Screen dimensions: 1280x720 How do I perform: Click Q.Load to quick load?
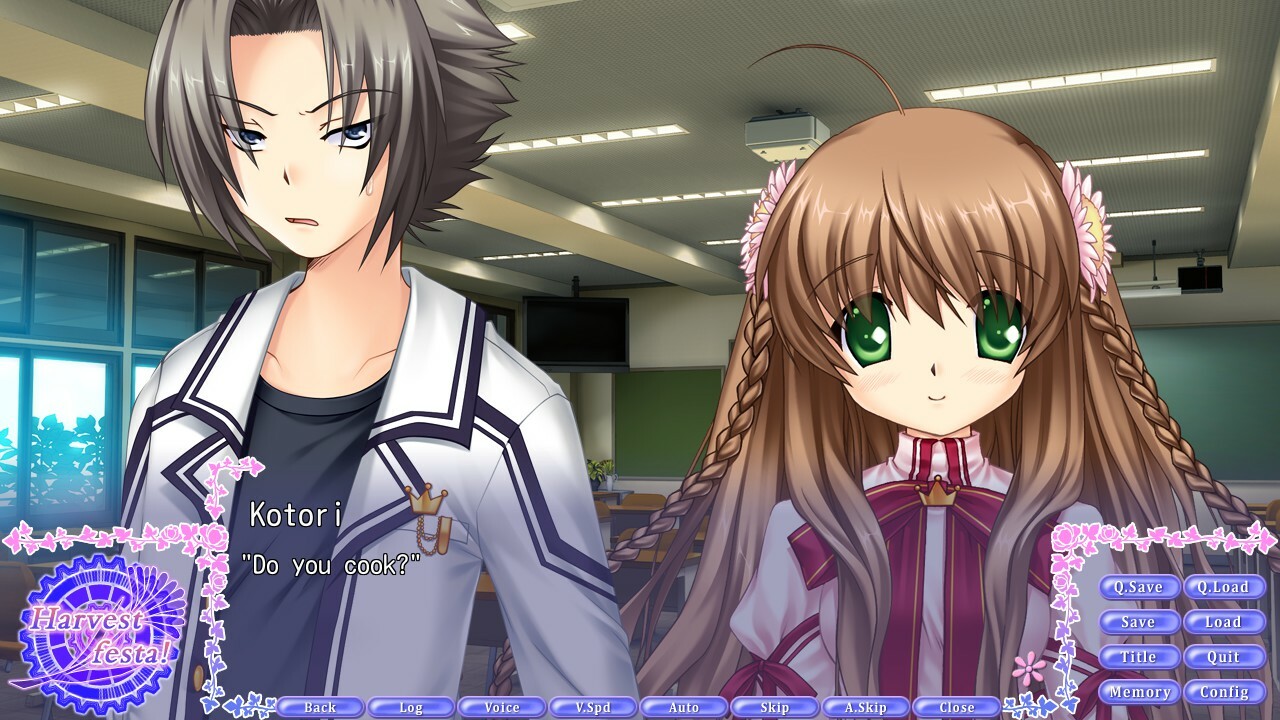(1226, 587)
